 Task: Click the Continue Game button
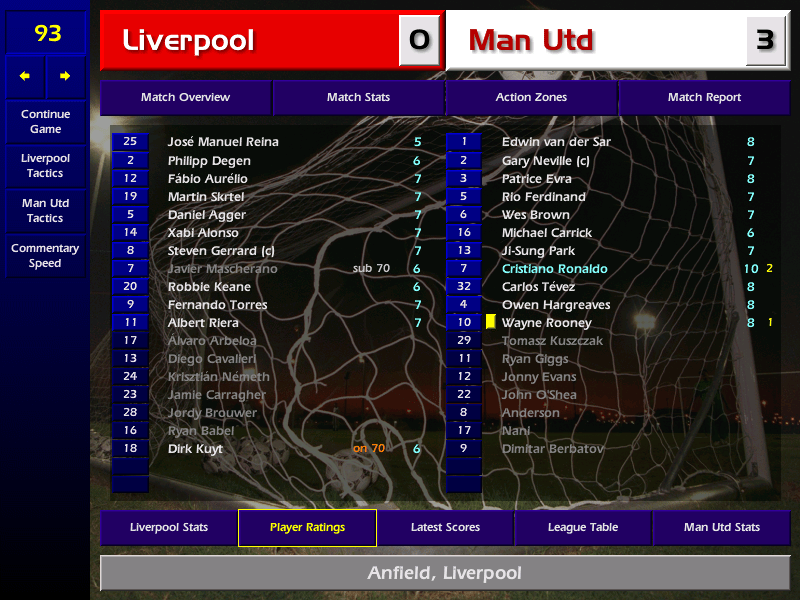coord(45,122)
